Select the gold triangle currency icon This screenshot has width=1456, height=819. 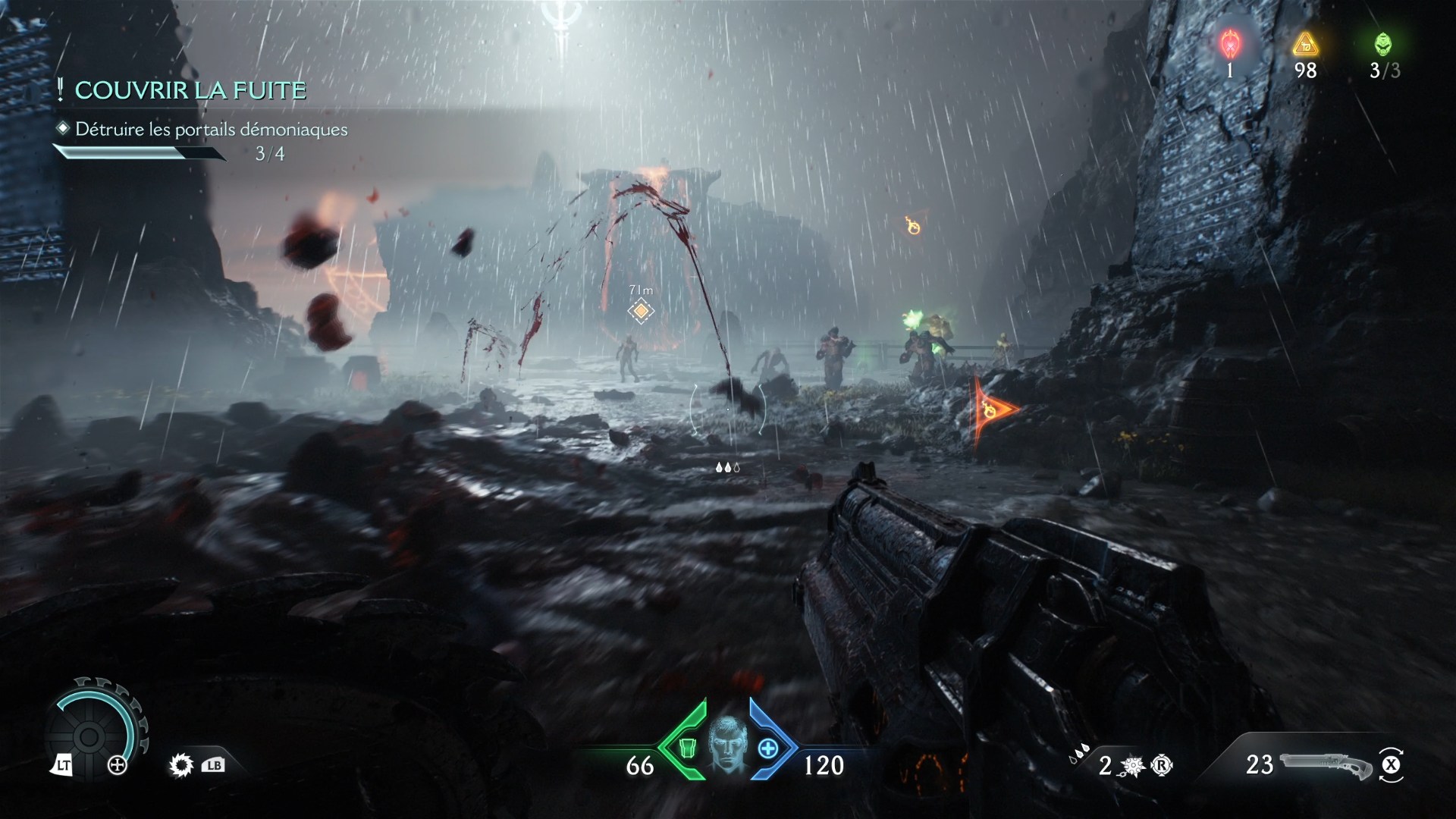coord(1305,45)
